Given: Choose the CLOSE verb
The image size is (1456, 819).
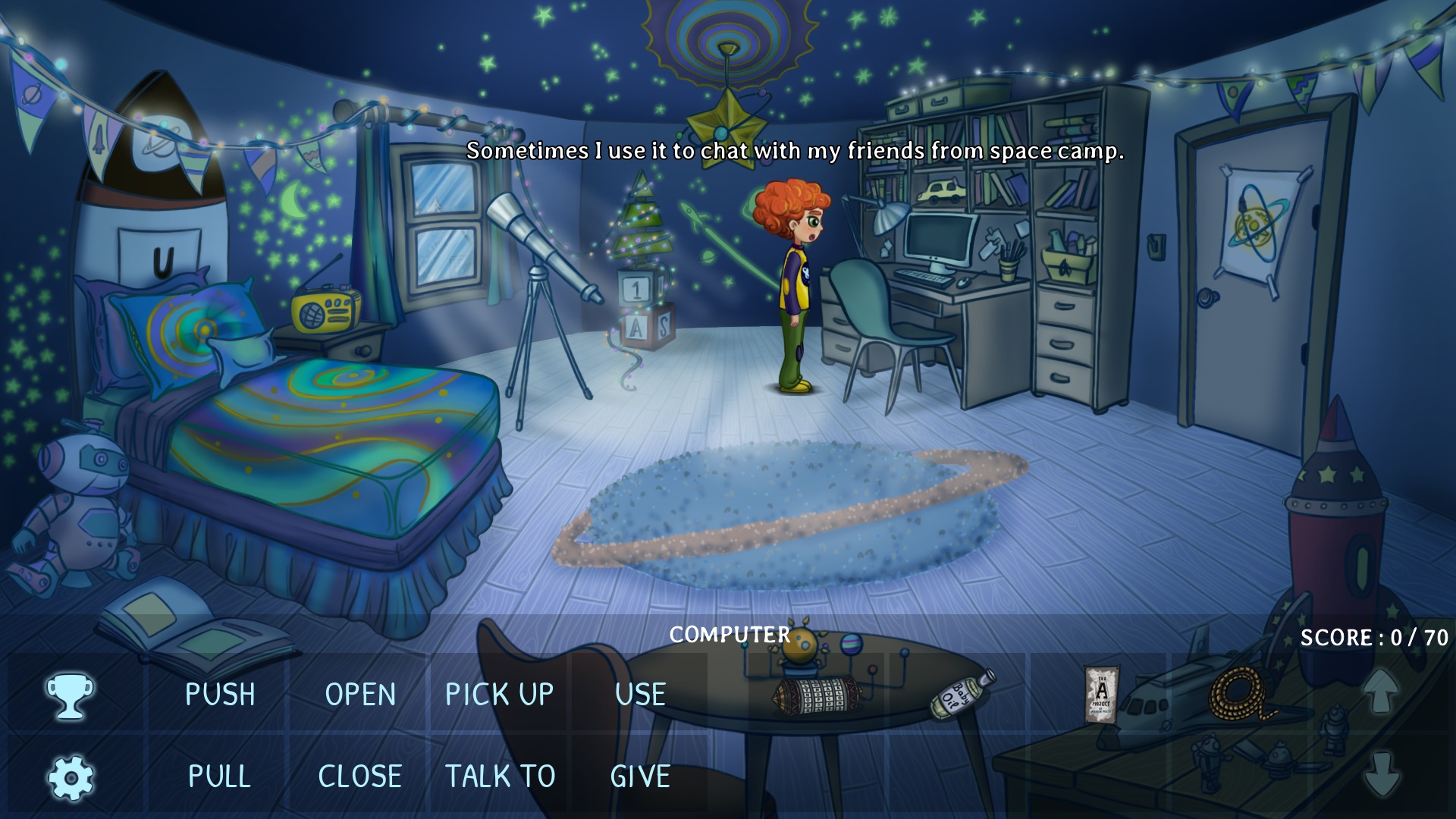Looking at the screenshot, I should pyautogui.click(x=359, y=777).
